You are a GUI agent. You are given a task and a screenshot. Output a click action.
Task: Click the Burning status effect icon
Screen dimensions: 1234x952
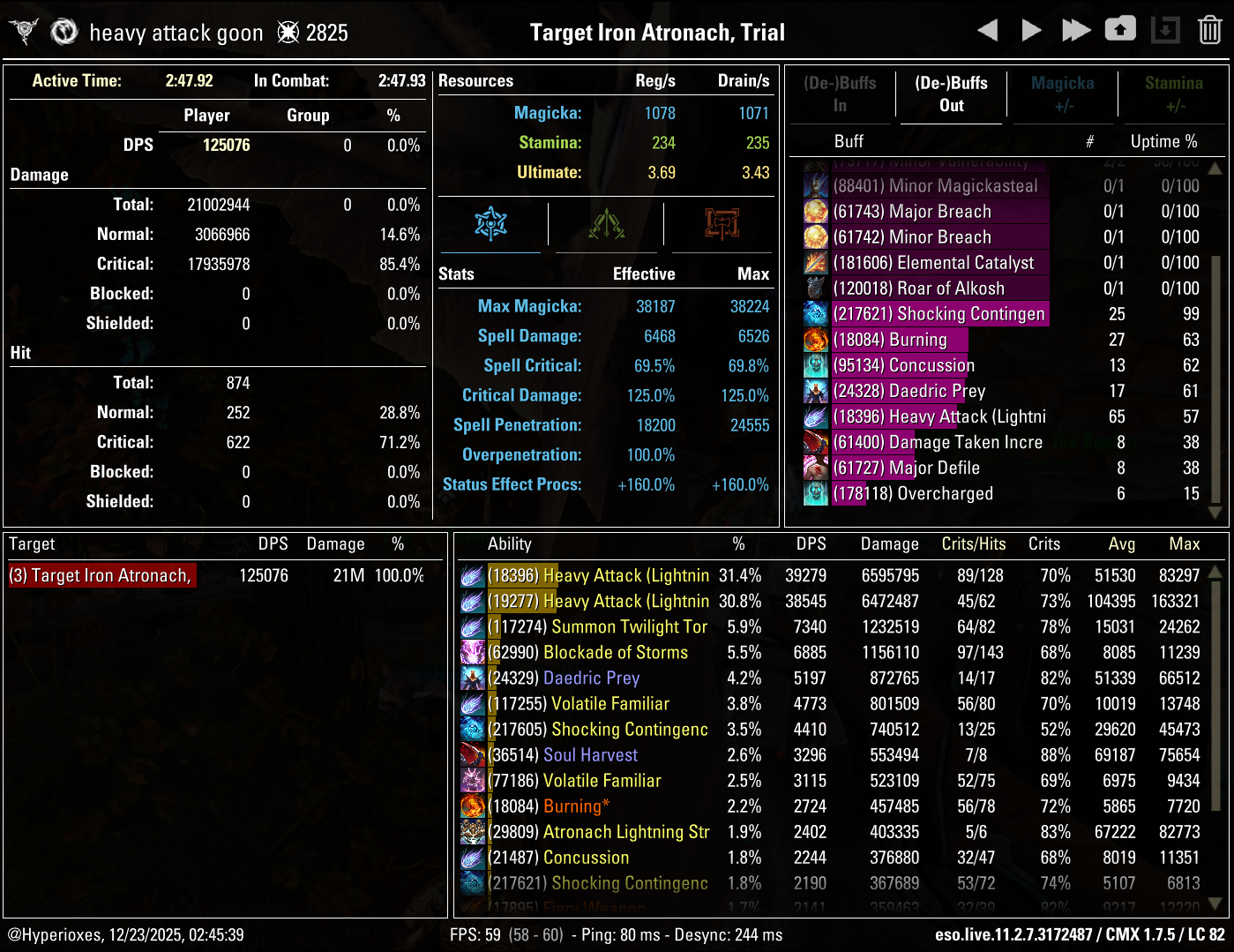point(472,806)
